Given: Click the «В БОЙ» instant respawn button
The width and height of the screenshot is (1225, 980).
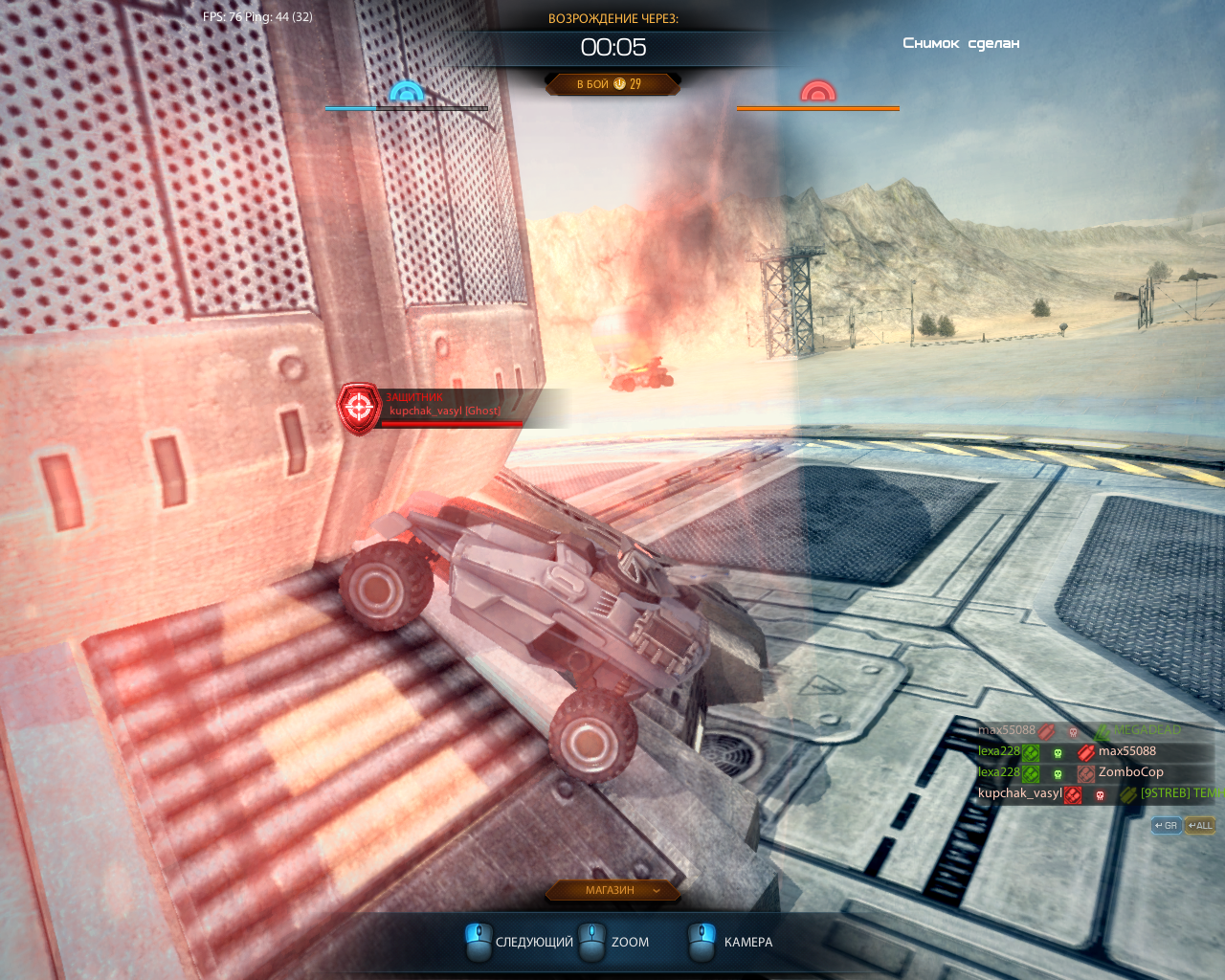Looking at the screenshot, I should pos(612,84).
